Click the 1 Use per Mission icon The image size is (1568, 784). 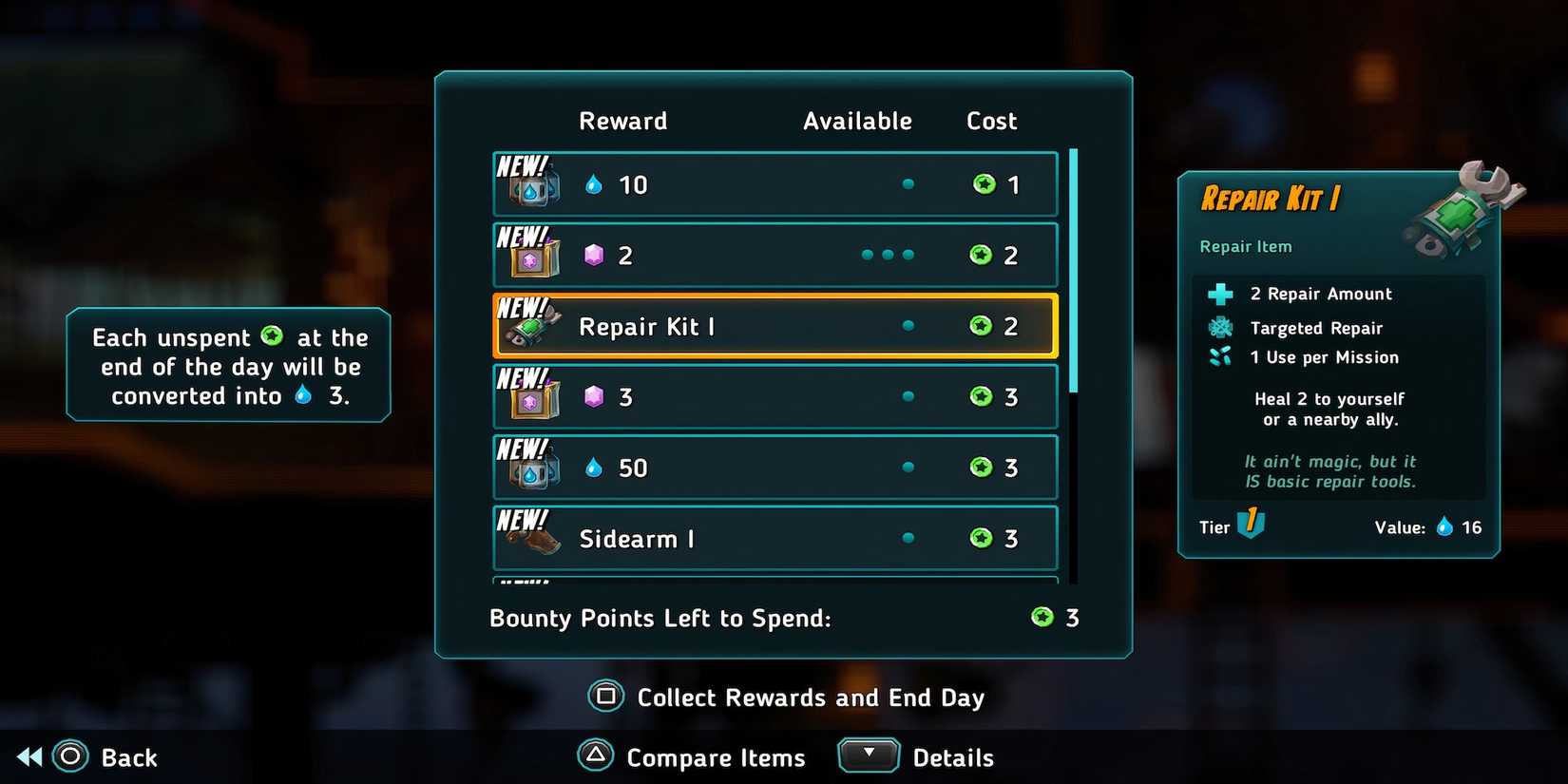pos(1219,357)
